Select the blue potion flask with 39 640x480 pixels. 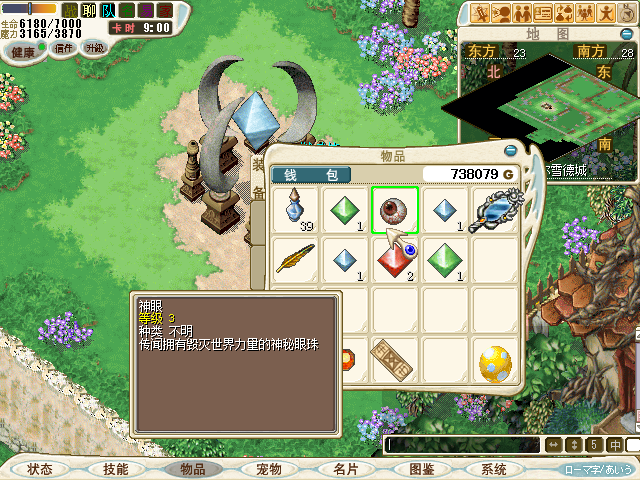pos(296,210)
